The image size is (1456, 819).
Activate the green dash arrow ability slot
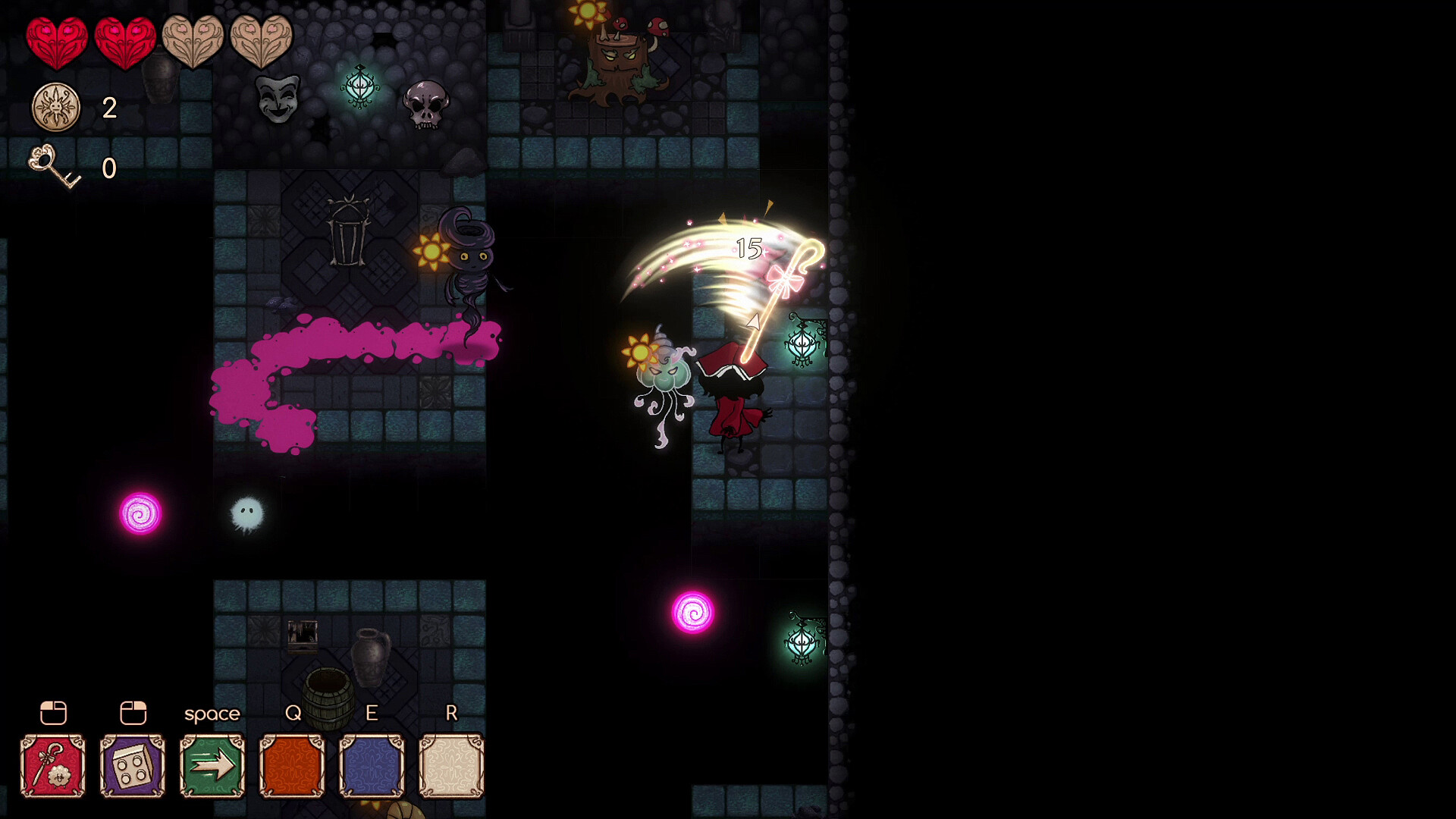tap(212, 764)
